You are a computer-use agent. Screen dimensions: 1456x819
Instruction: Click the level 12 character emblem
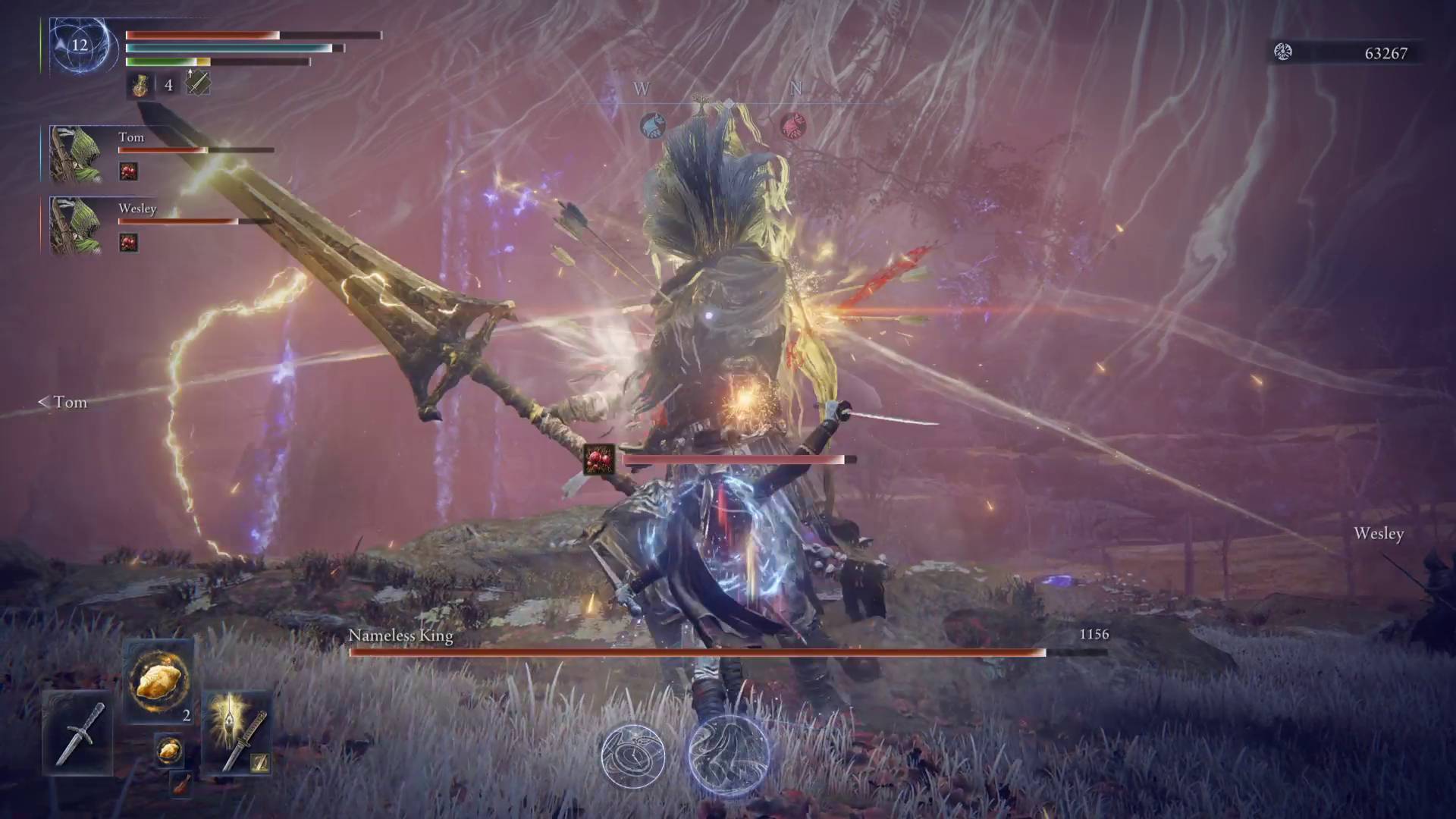pos(80,45)
